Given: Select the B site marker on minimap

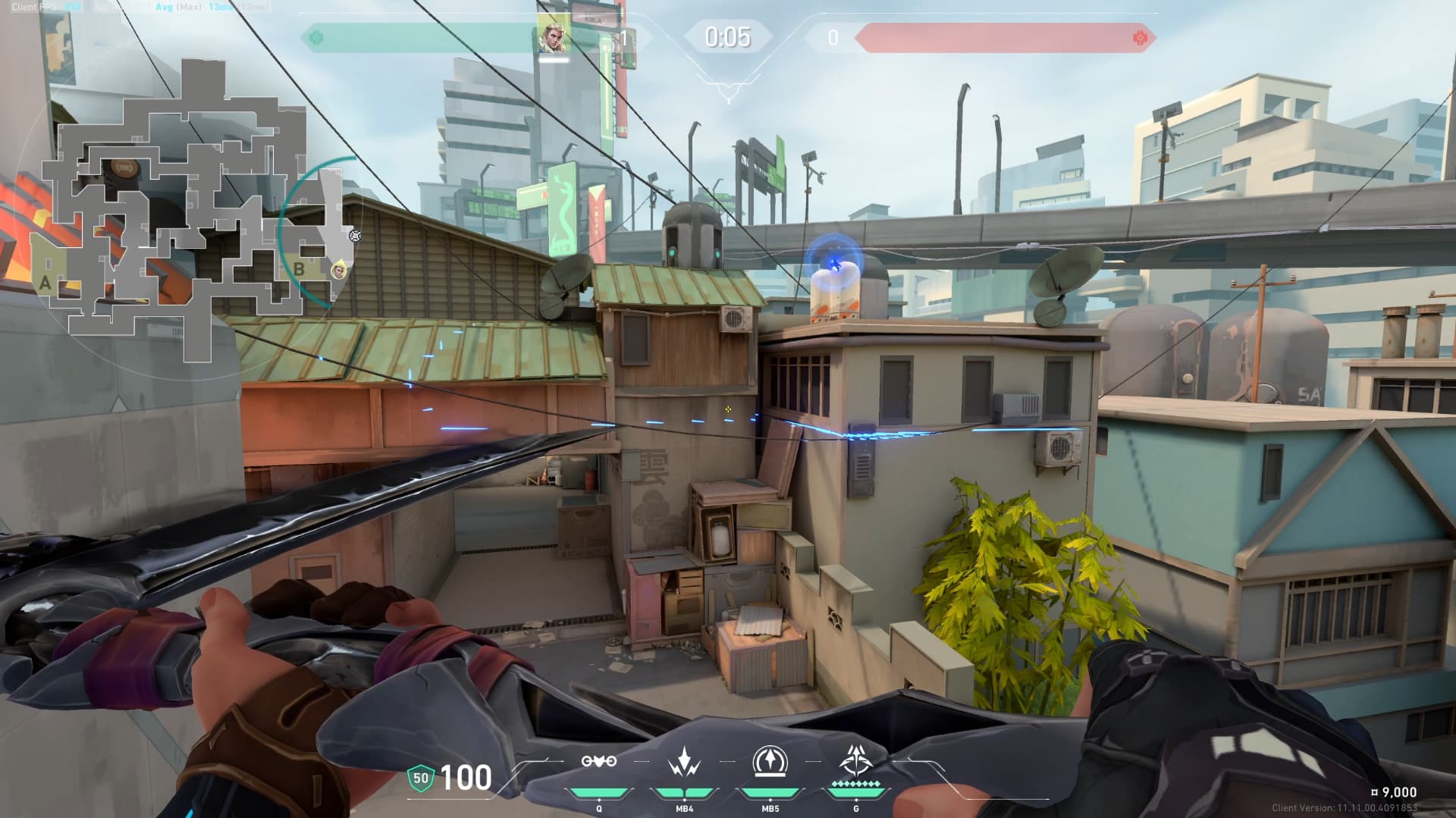Looking at the screenshot, I should (x=299, y=268).
